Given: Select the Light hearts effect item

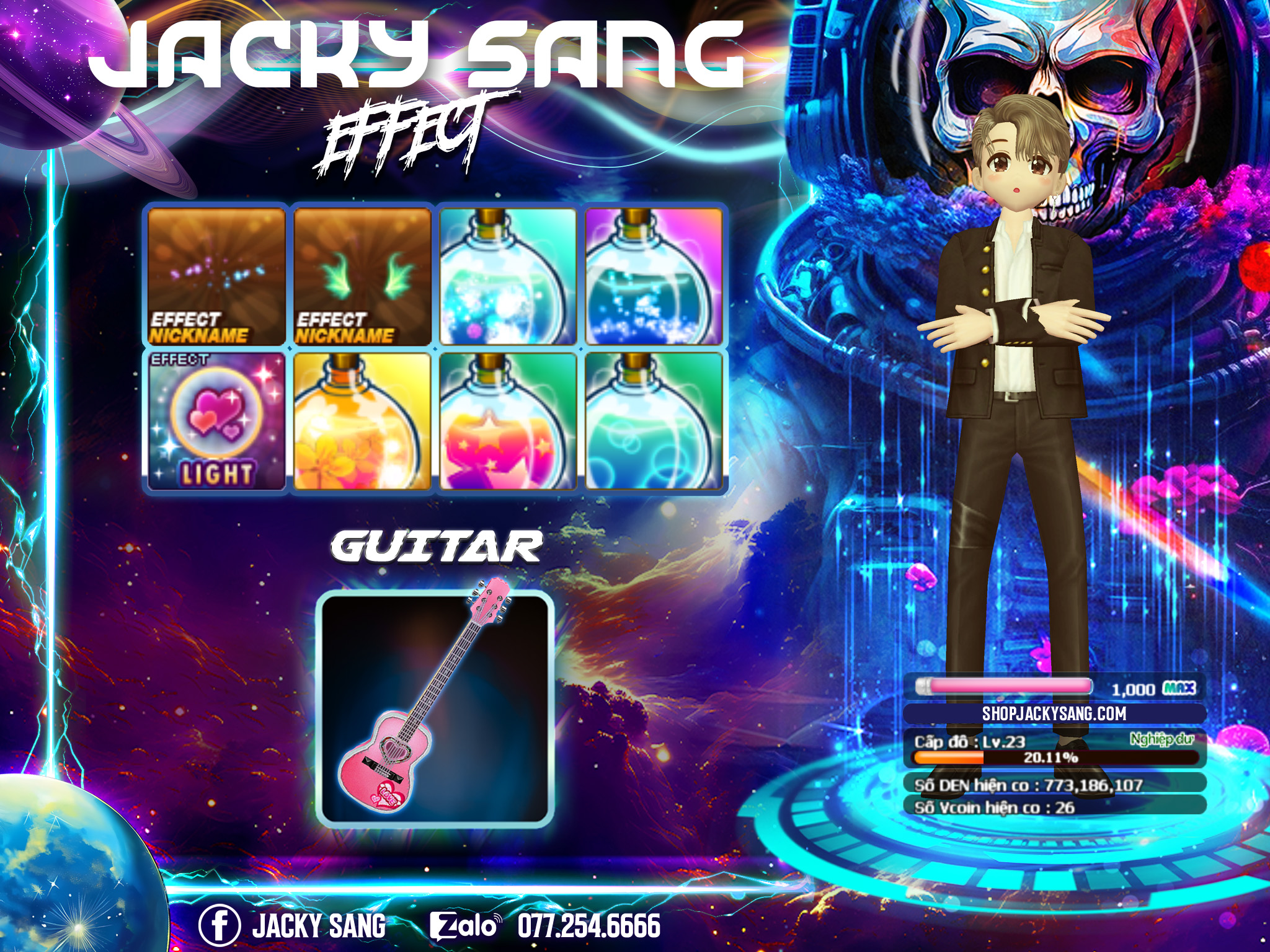Looking at the screenshot, I should coord(216,421).
